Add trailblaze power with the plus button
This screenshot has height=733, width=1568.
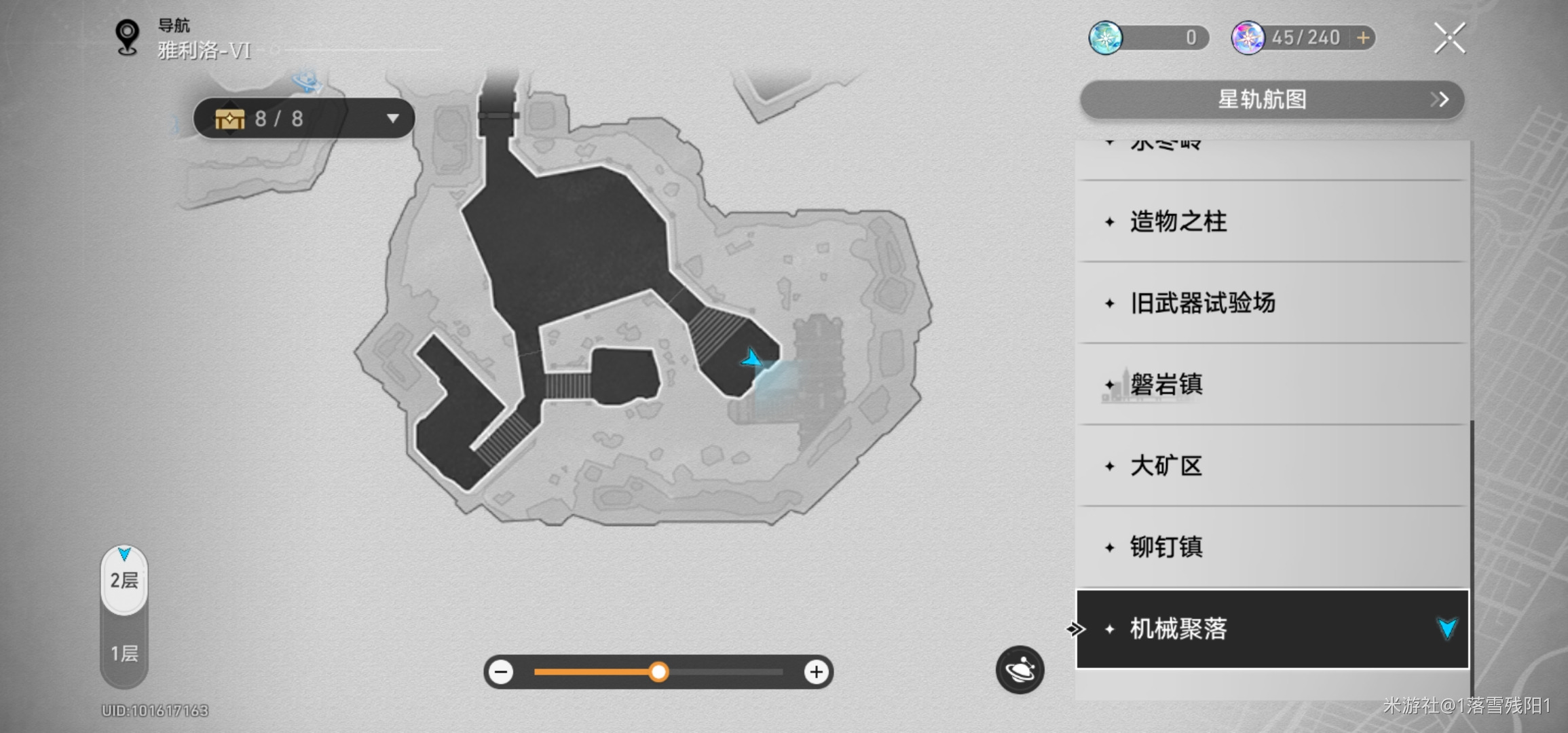tap(1363, 38)
